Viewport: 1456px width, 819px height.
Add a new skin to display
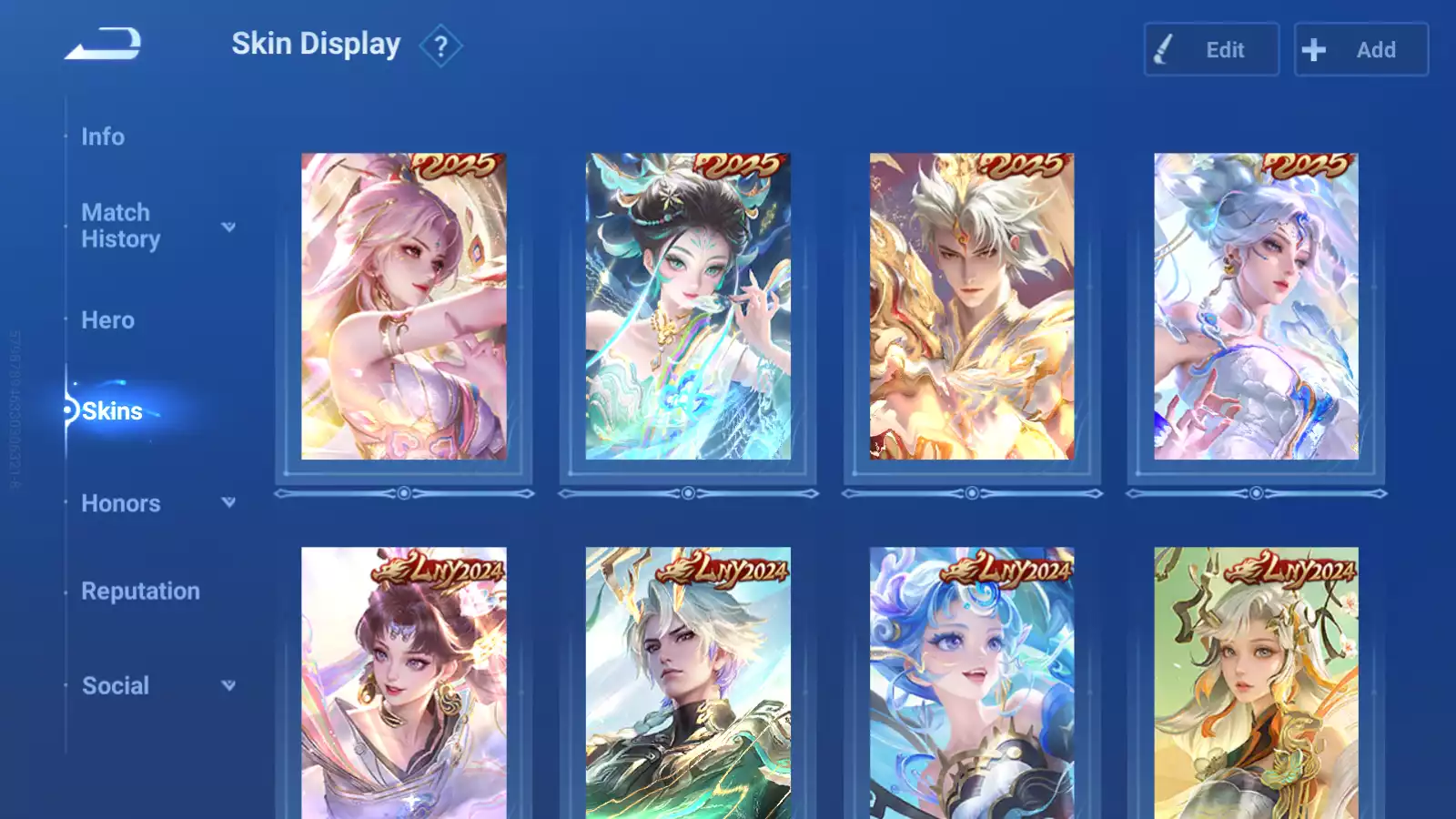point(1360,50)
